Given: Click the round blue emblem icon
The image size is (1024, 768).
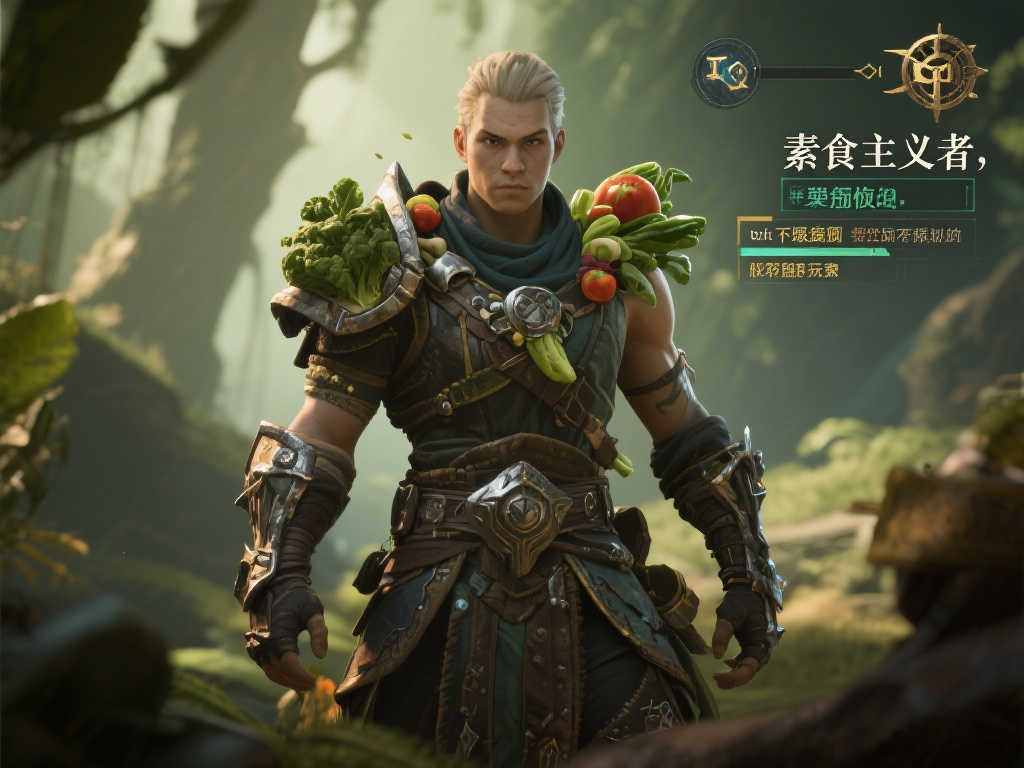Looking at the screenshot, I should tap(725, 72).
